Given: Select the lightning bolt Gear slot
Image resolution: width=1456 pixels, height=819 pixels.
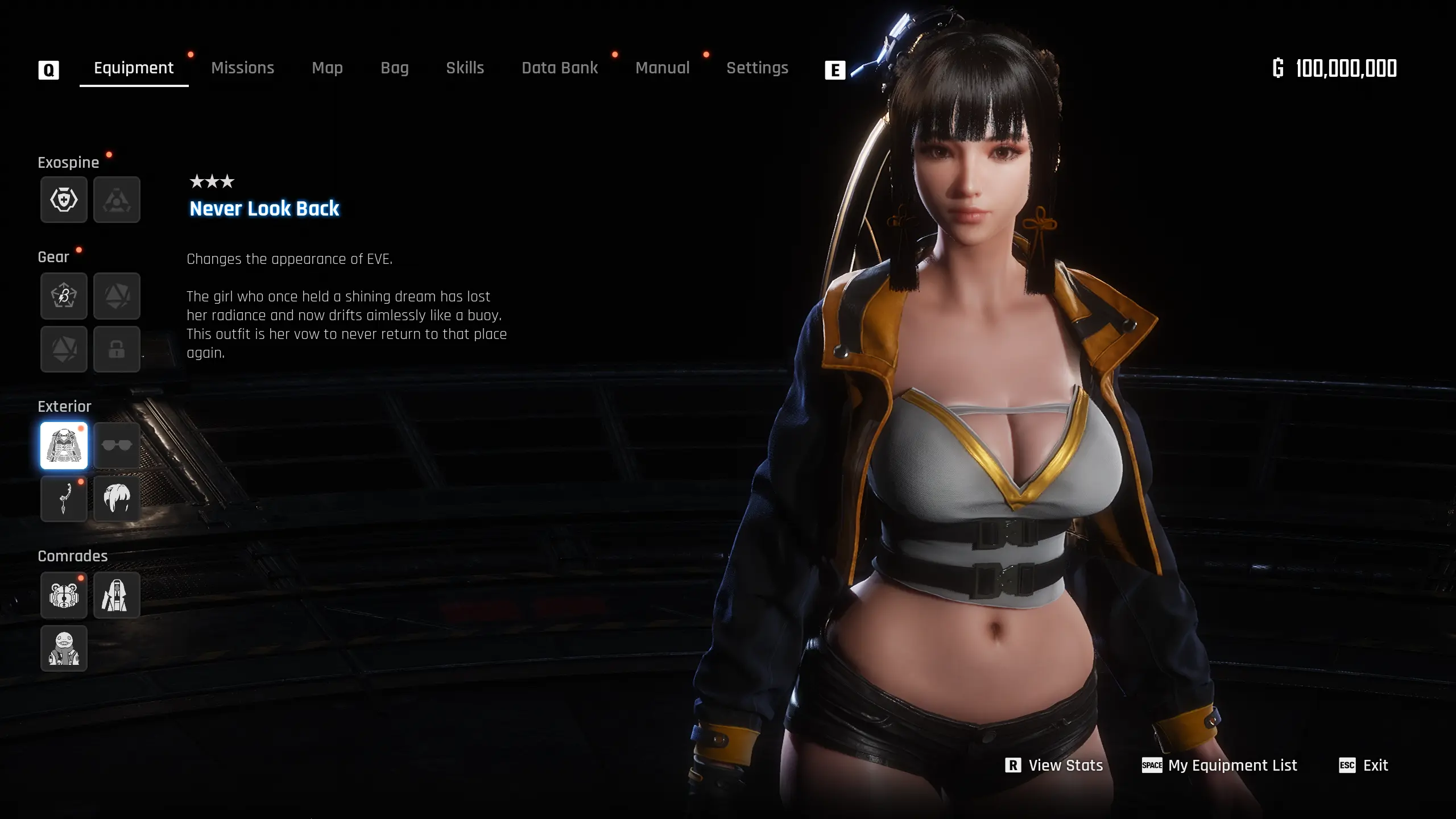Looking at the screenshot, I should tap(64, 296).
